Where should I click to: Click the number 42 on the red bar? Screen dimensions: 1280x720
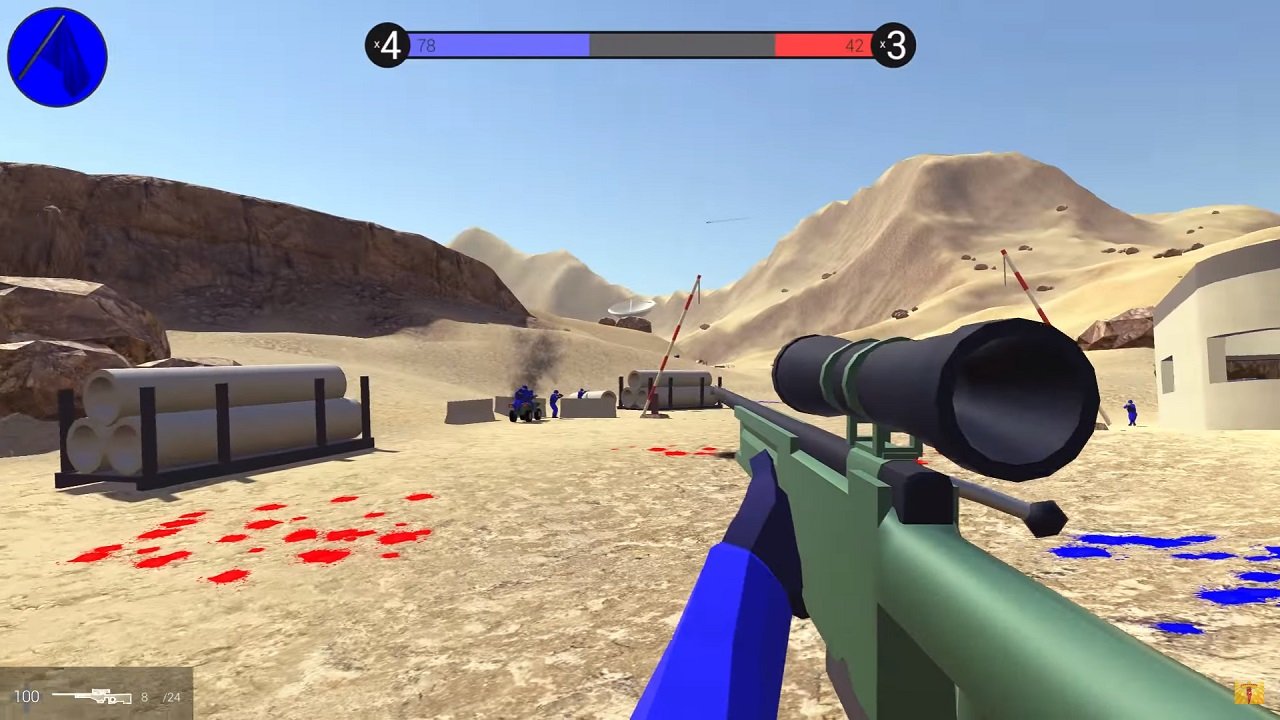click(x=855, y=44)
